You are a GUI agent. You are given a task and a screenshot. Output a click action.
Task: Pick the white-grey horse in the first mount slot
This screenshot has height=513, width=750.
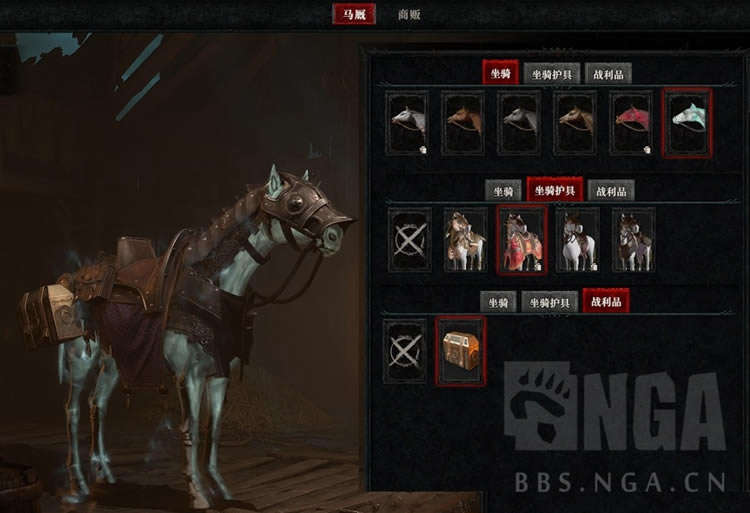pyautogui.click(x=408, y=123)
